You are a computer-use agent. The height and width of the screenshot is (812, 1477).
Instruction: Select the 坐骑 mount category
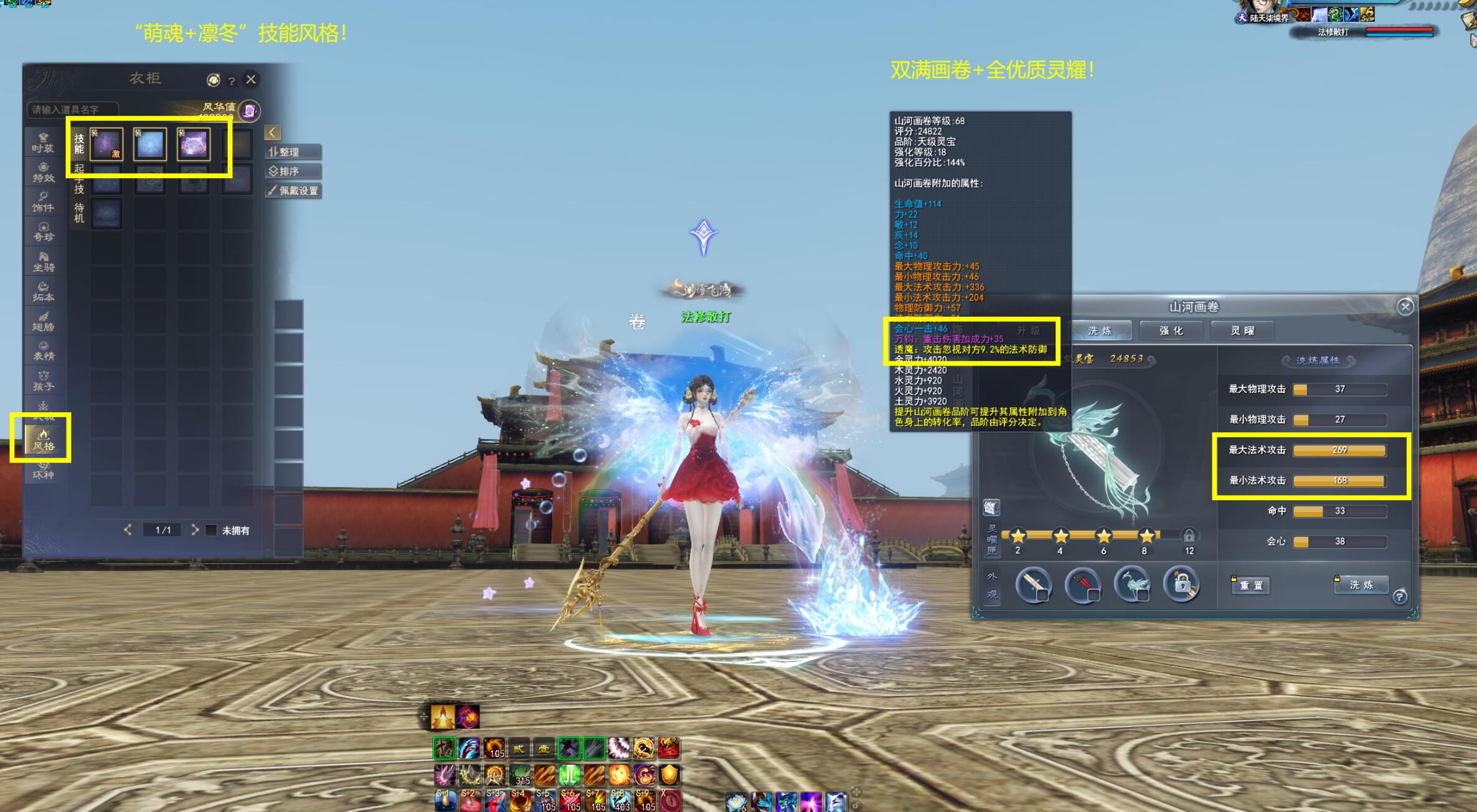pos(44,262)
